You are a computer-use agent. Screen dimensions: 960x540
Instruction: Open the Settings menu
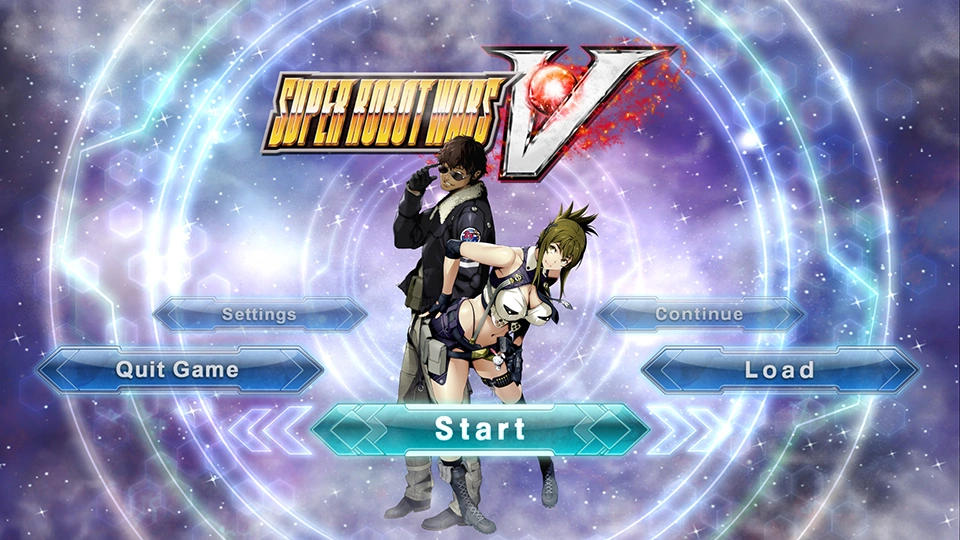(259, 314)
